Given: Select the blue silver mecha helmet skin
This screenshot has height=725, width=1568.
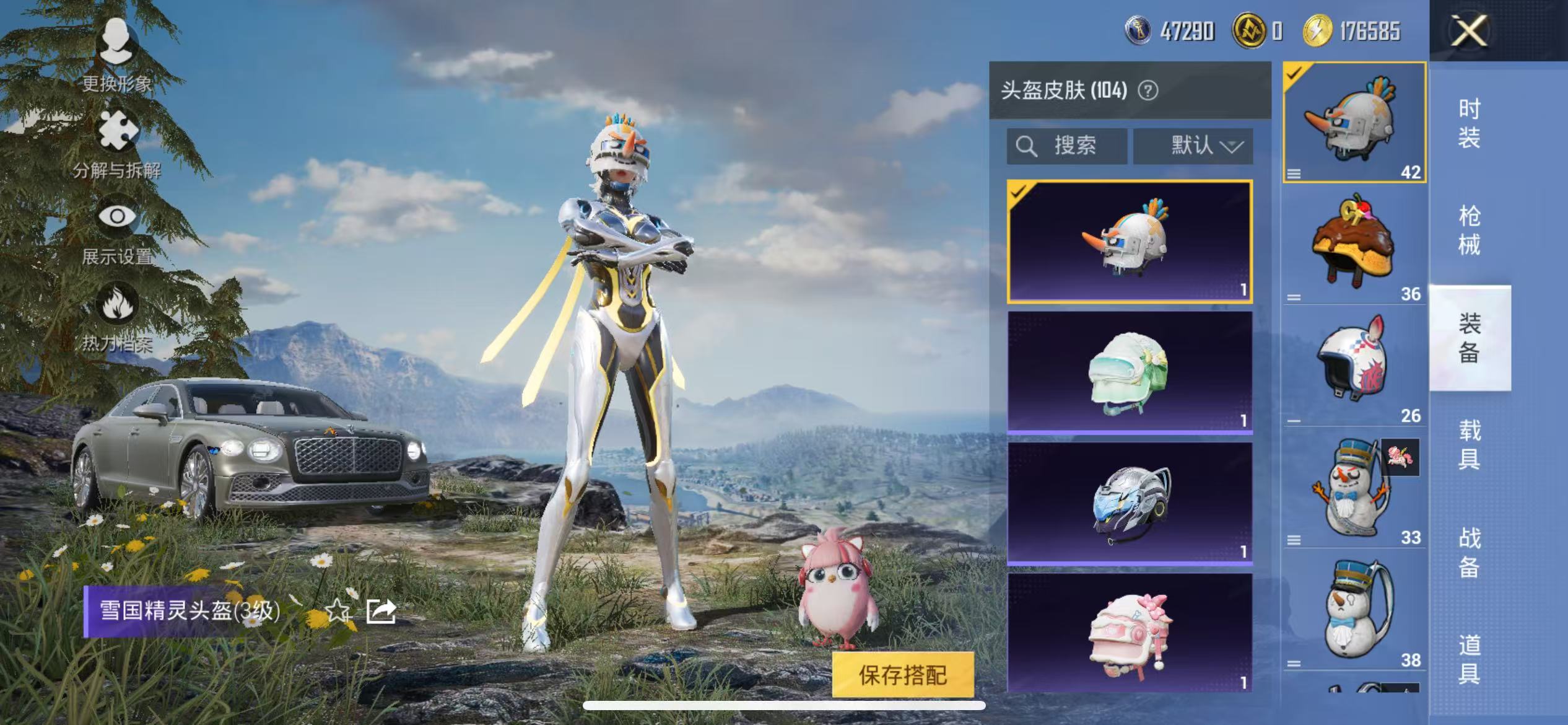Looking at the screenshot, I should [1130, 503].
